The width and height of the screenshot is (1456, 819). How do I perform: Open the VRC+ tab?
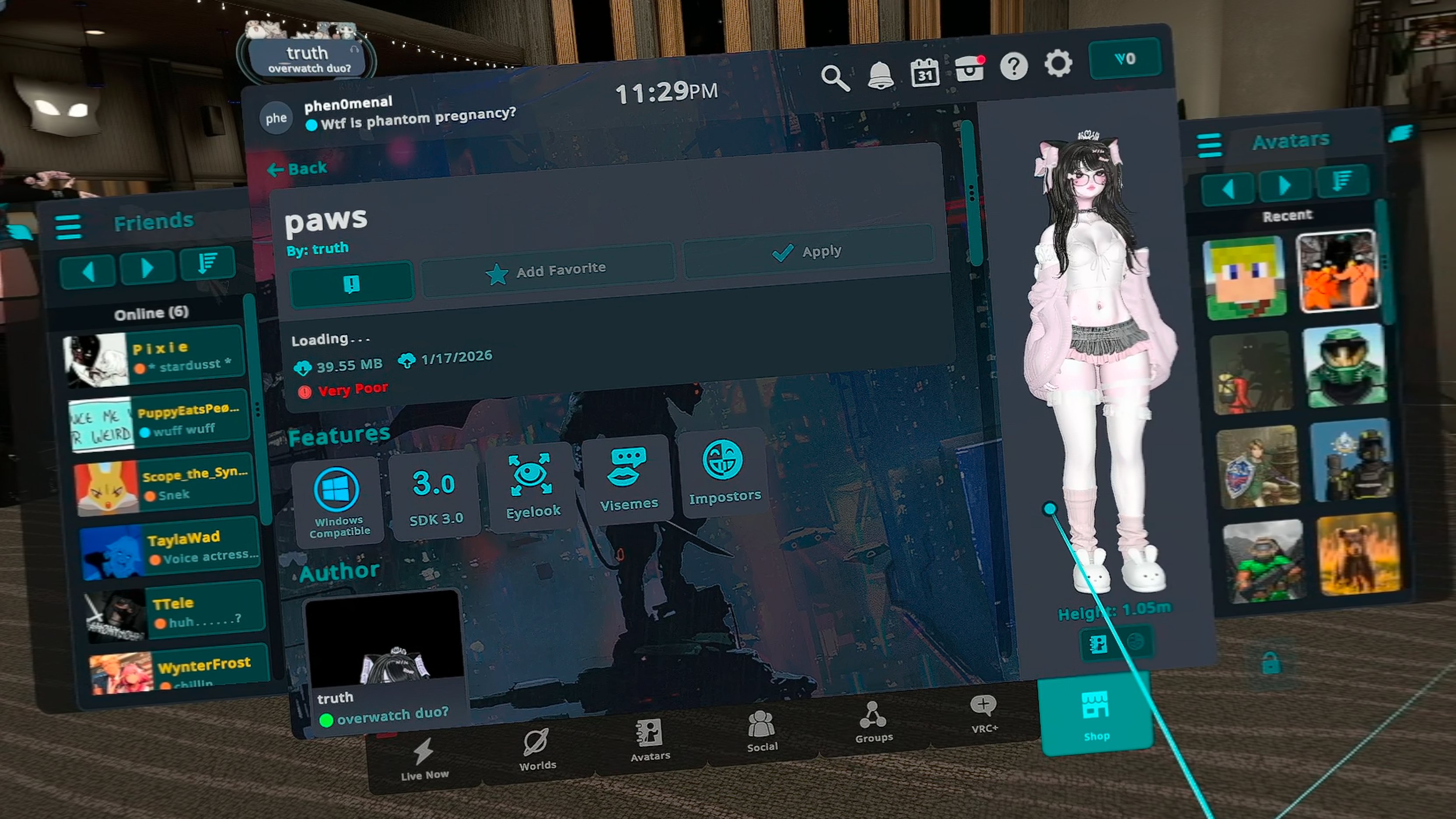(x=984, y=713)
